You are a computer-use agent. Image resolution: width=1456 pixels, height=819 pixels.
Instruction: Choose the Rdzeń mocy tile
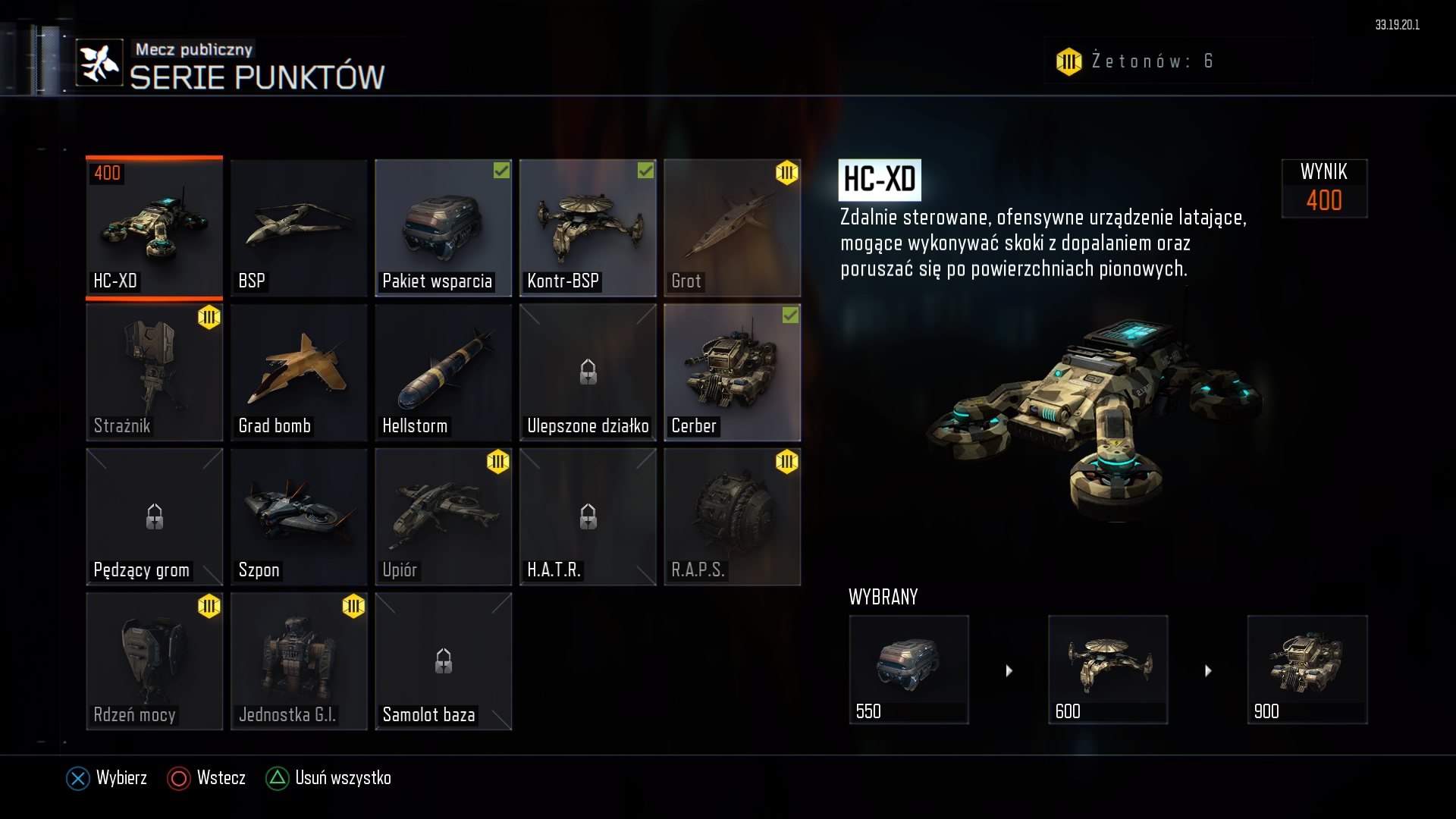pyautogui.click(x=154, y=661)
